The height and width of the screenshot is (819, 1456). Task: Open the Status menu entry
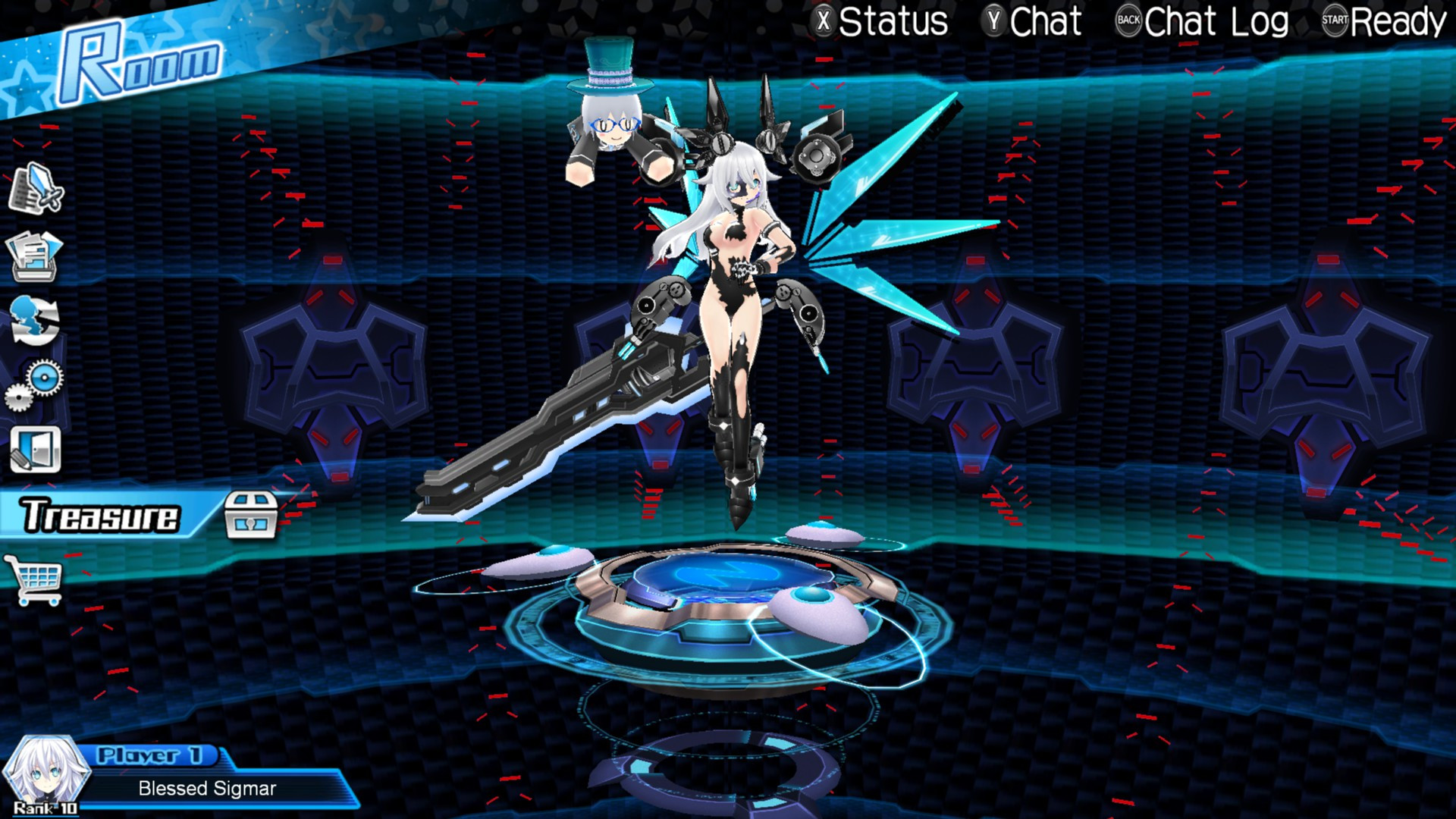tap(895, 21)
